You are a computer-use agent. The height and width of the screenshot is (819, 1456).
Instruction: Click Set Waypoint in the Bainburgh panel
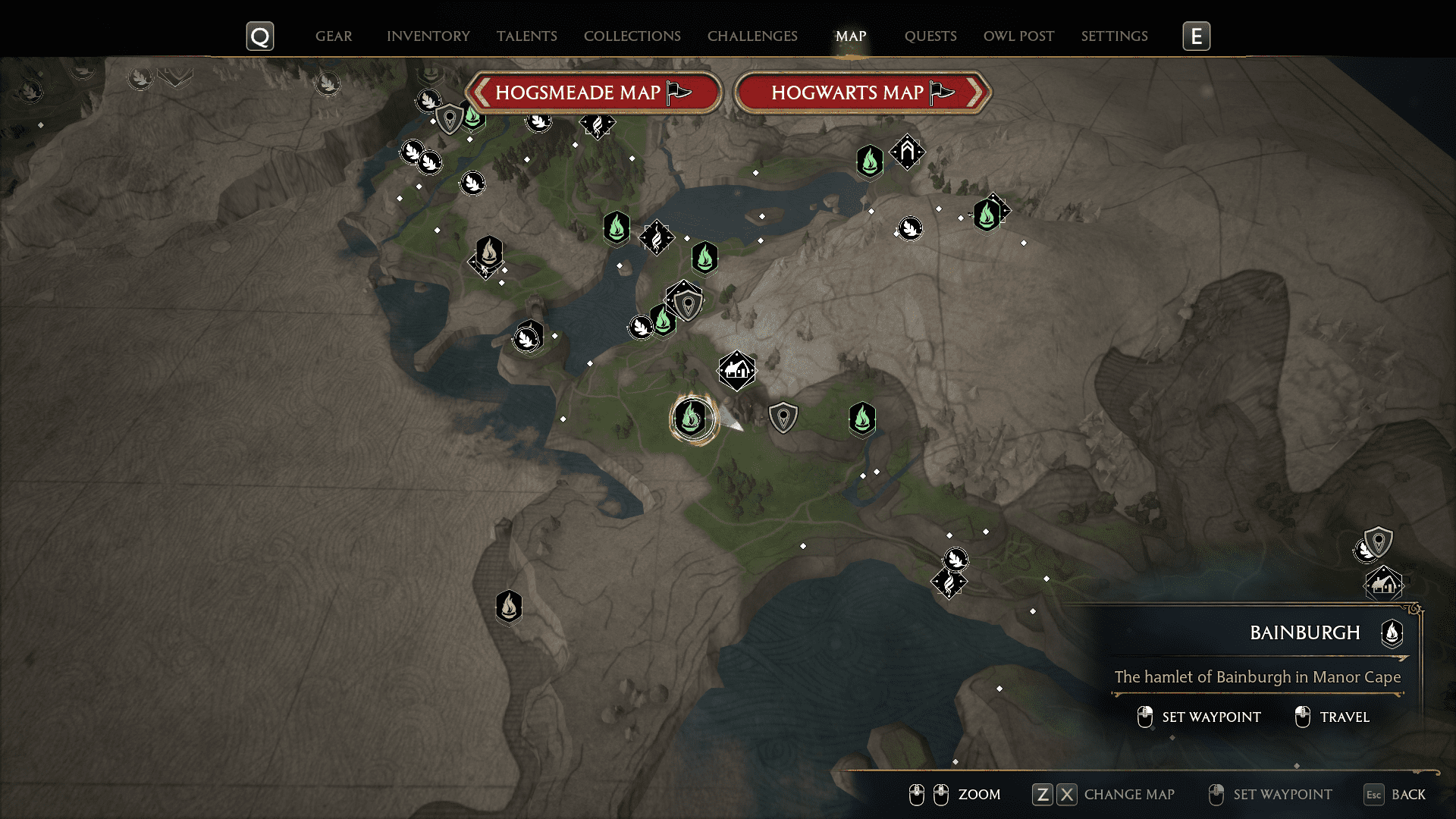[x=1210, y=717]
